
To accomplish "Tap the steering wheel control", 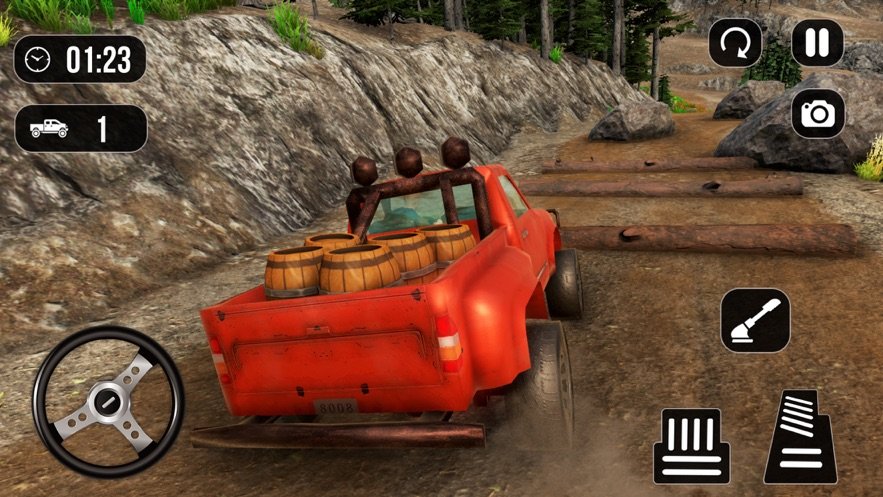I will pyautogui.click(x=108, y=401).
